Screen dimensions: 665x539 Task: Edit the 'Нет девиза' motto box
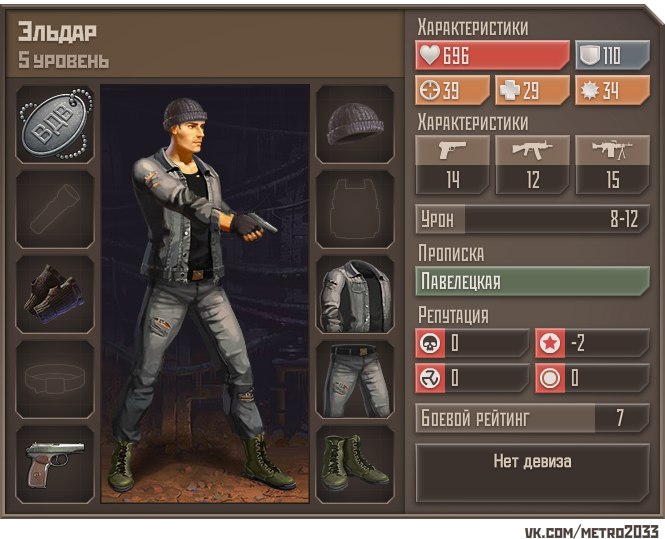click(x=532, y=463)
